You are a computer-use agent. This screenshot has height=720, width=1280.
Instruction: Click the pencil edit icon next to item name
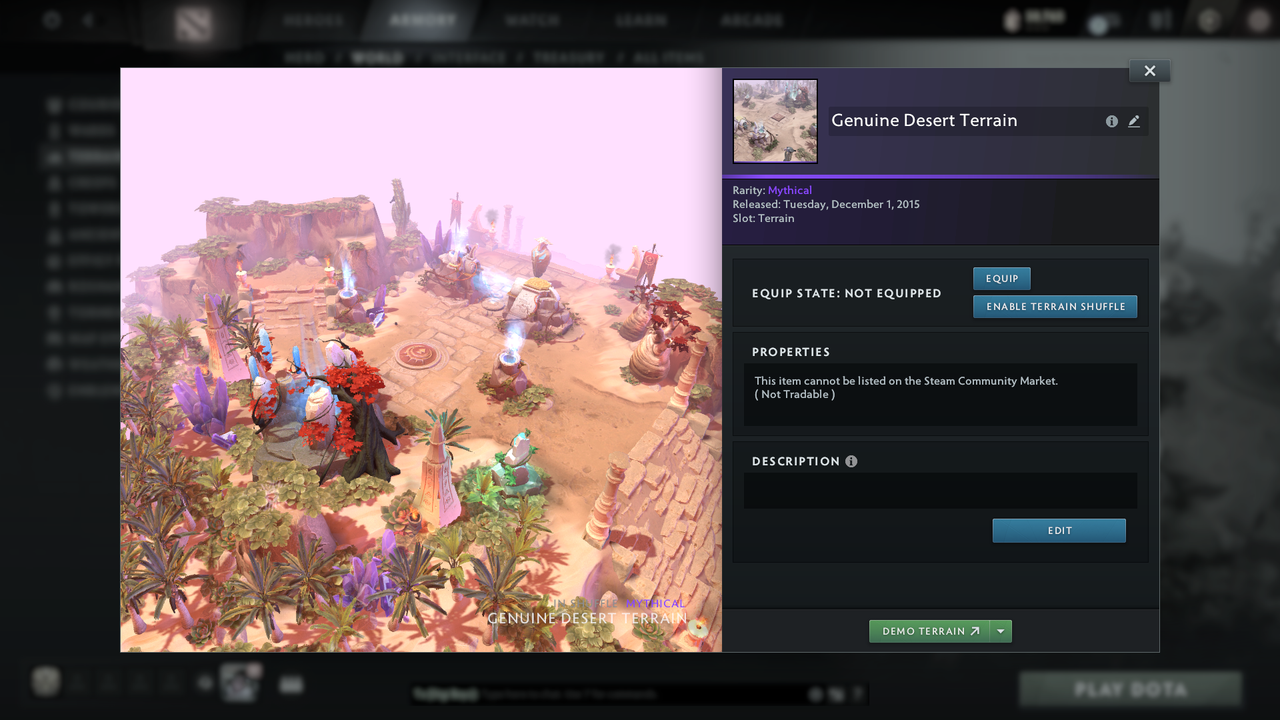point(1134,120)
